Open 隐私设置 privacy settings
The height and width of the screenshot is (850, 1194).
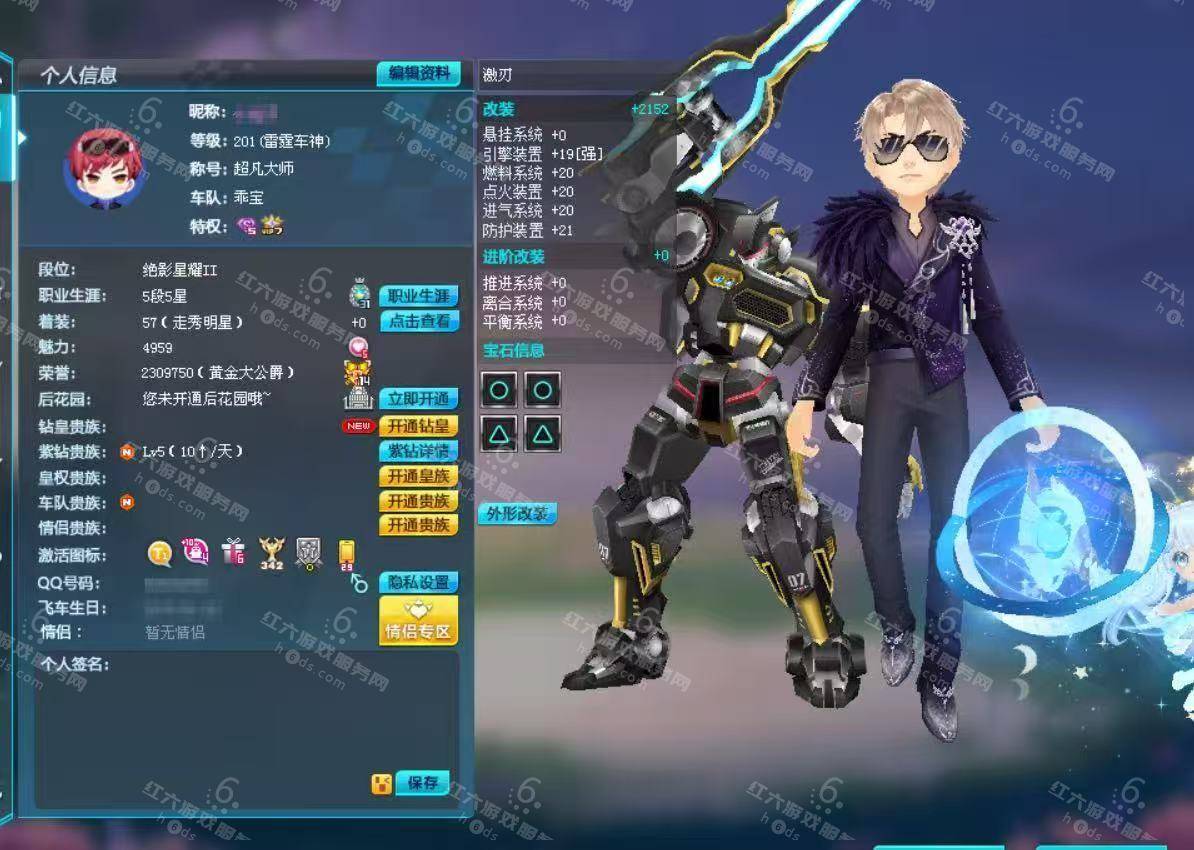point(419,582)
